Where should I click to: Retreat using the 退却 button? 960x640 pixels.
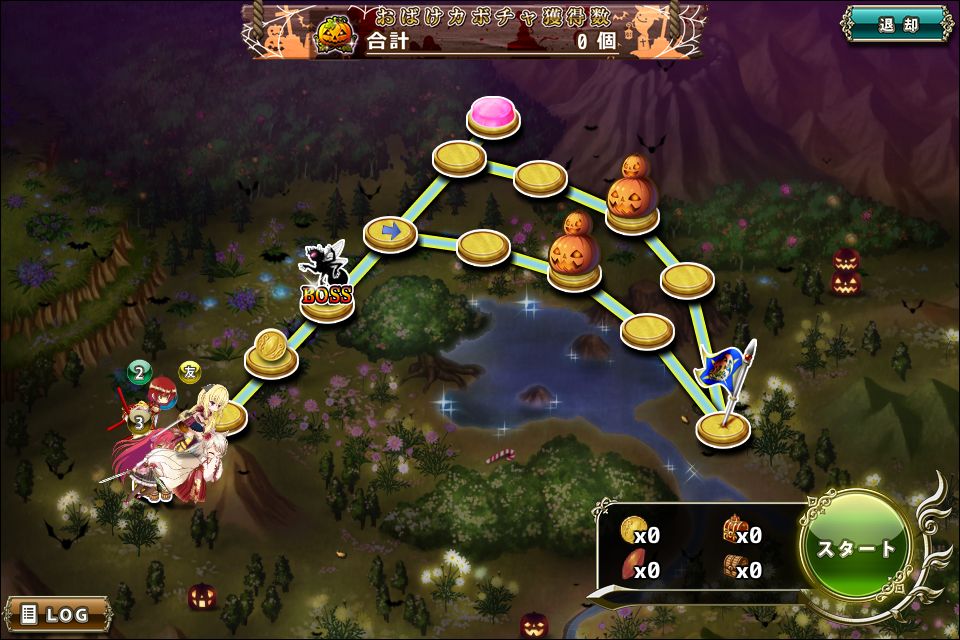pos(896,25)
